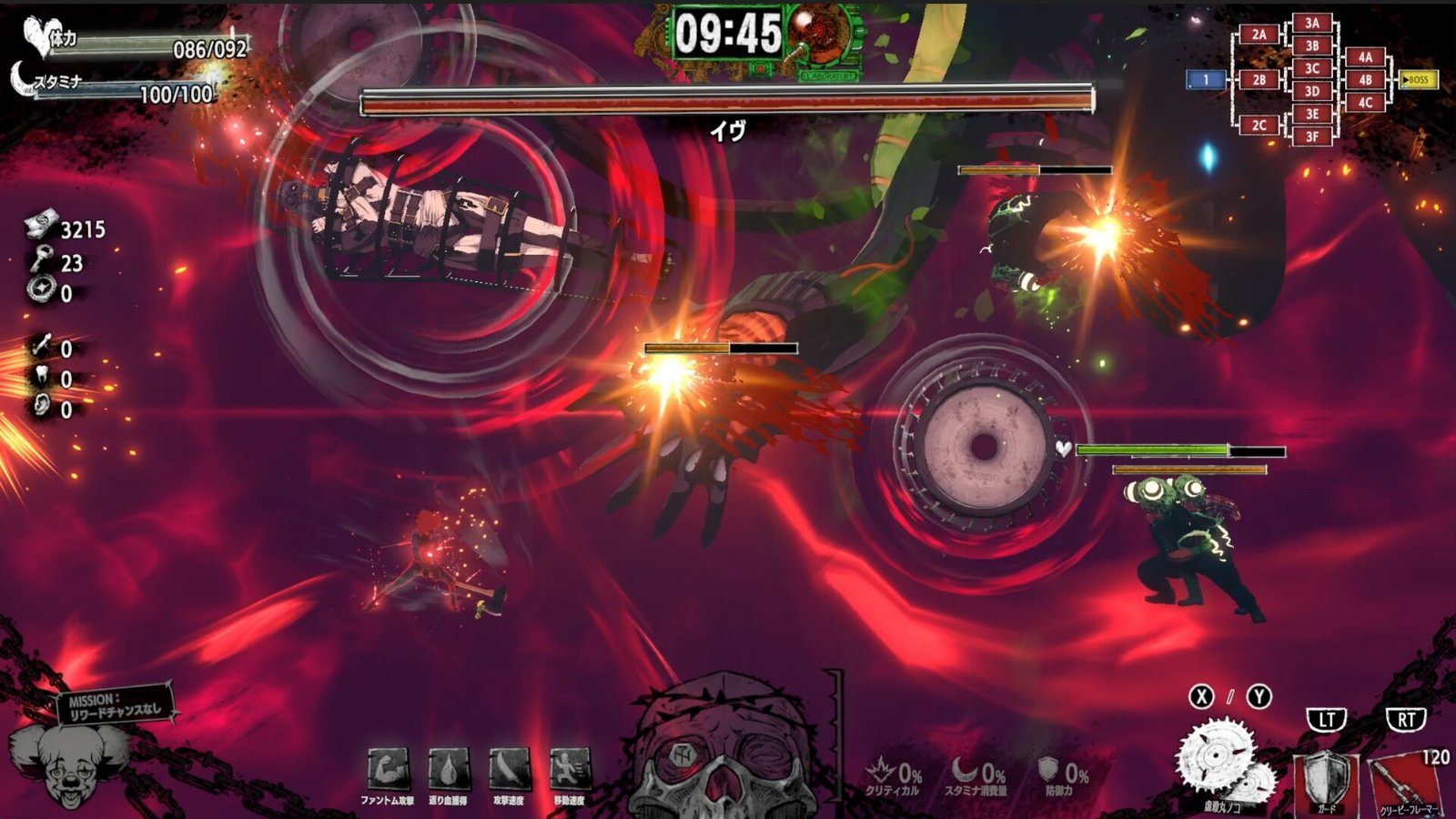Choose stage node 2C on the map
Viewport: 1456px width, 819px height.
(x=1259, y=126)
